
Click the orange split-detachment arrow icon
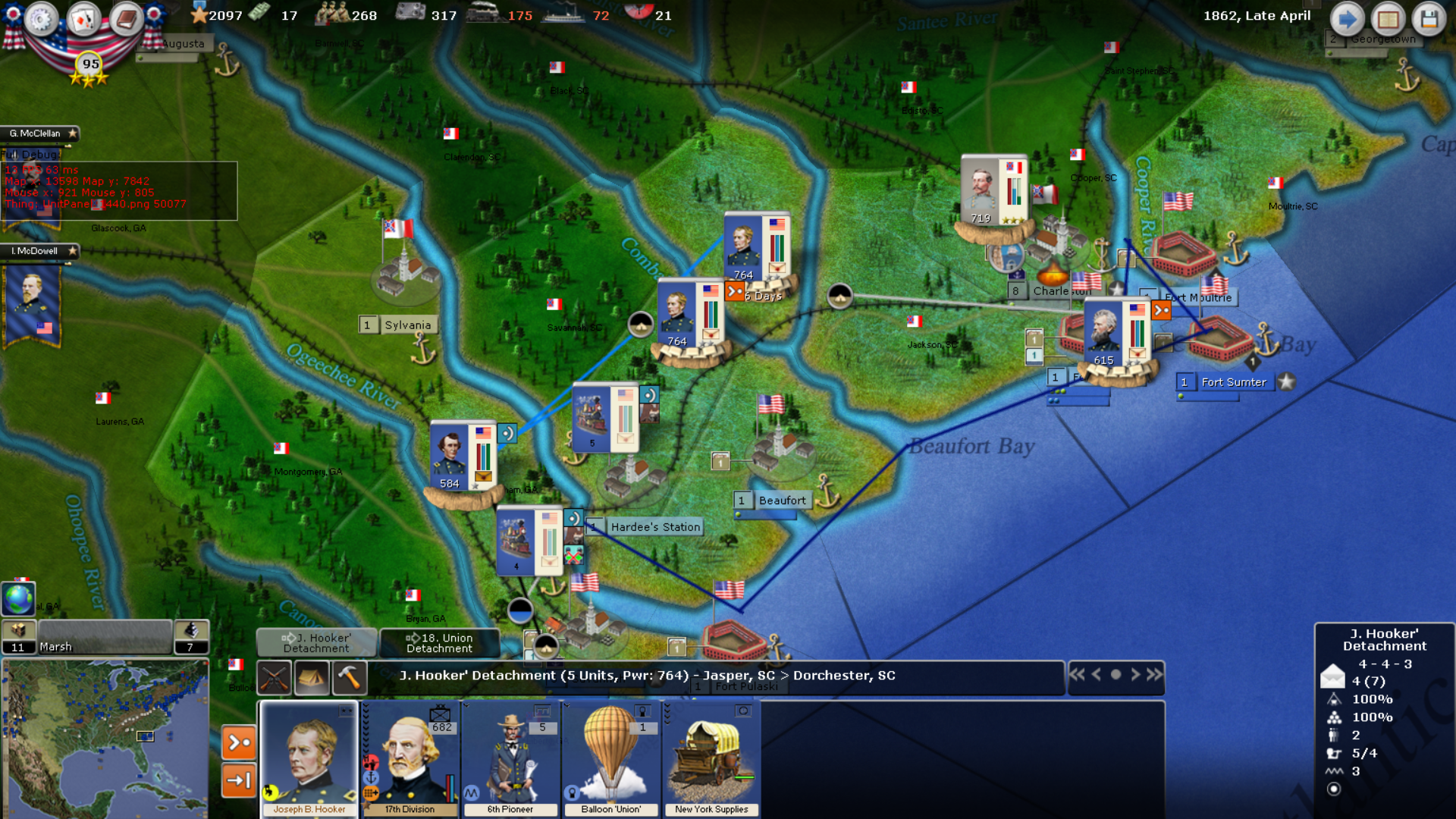pyautogui.click(x=238, y=742)
